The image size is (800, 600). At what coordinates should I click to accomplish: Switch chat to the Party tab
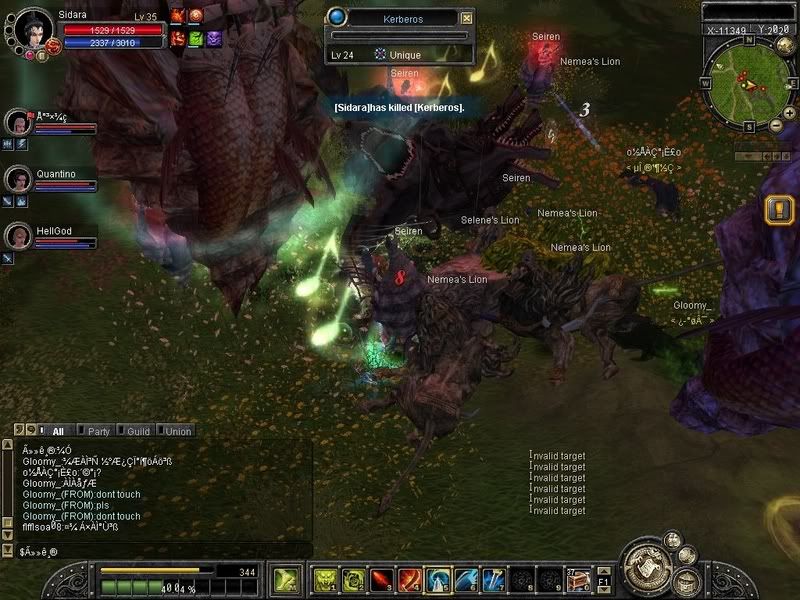pyautogui.click(x=98, y=431)
